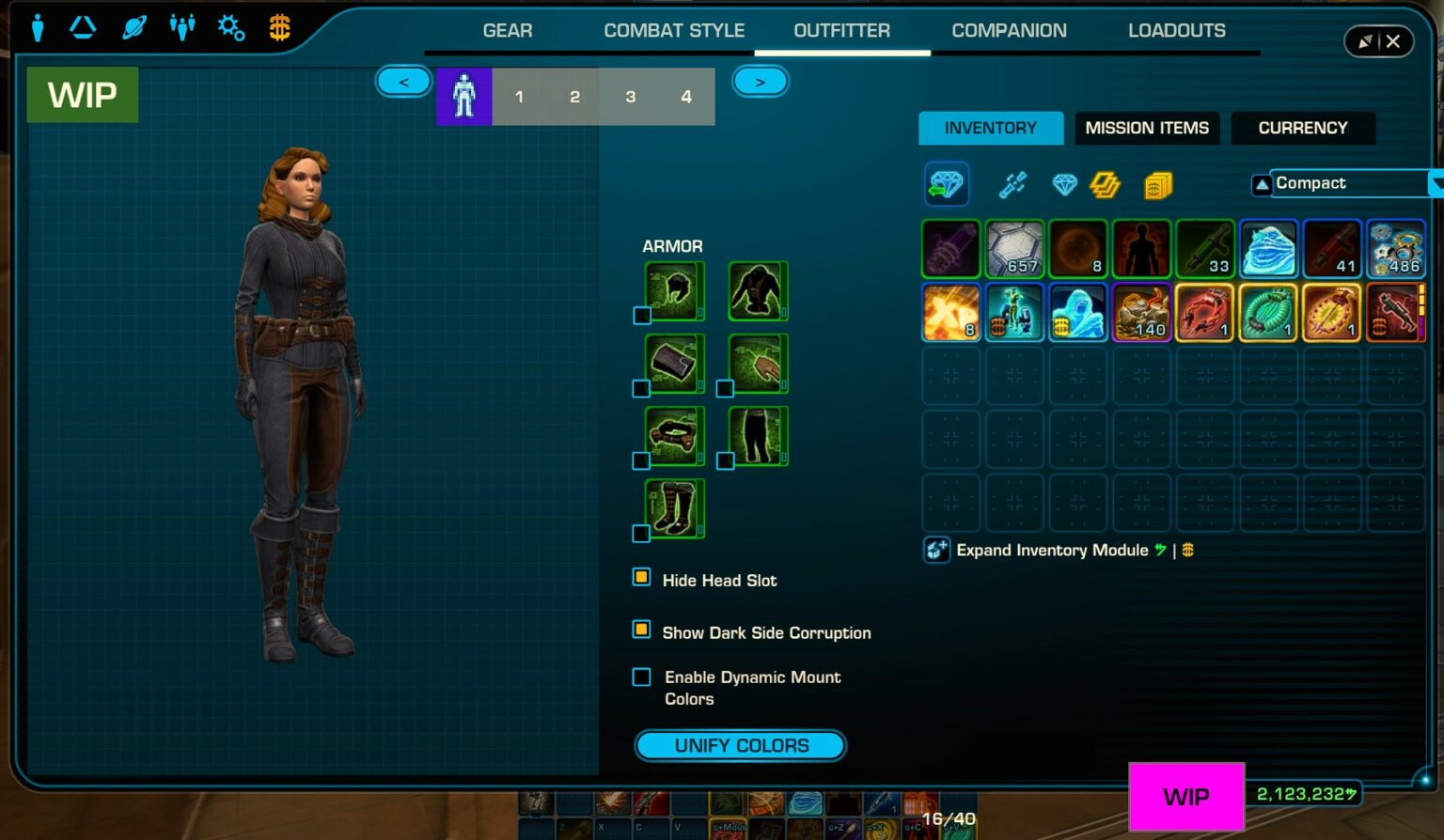Viewport: 1444px width, 840px height.
Task: Switch to the COMPANION tab
Action: tap(1009, 30)
